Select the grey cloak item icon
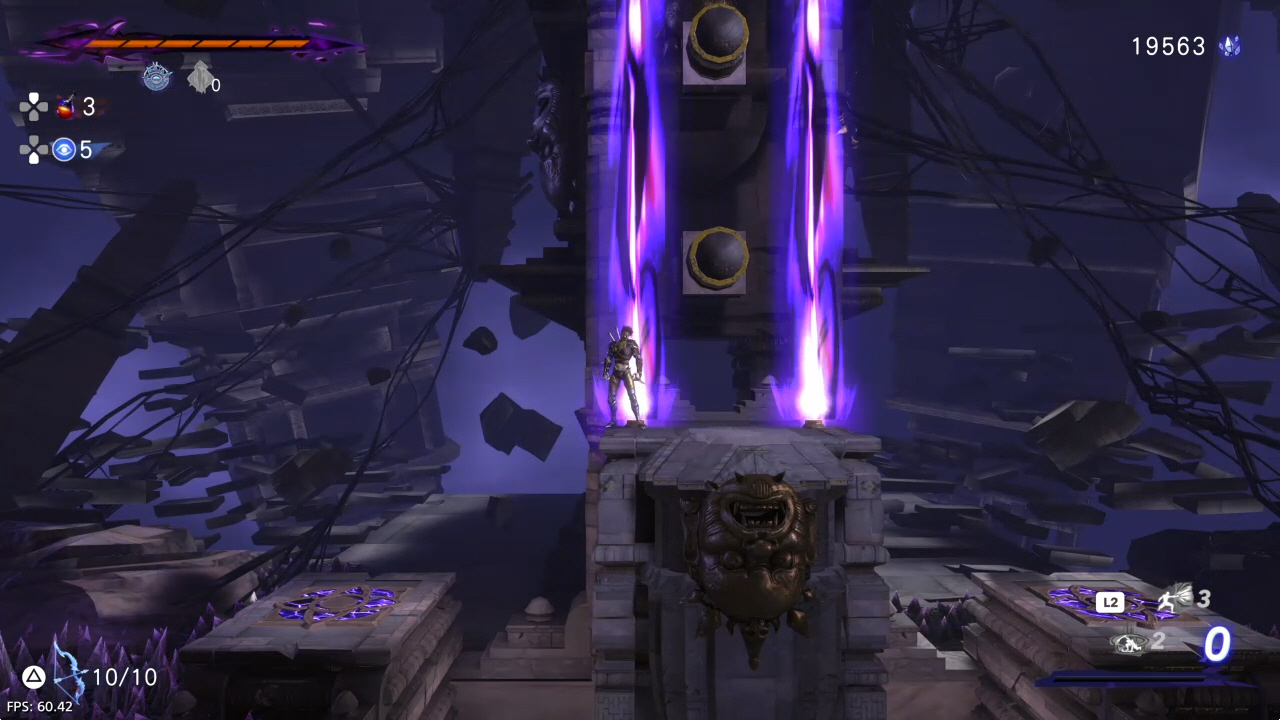 200,76
